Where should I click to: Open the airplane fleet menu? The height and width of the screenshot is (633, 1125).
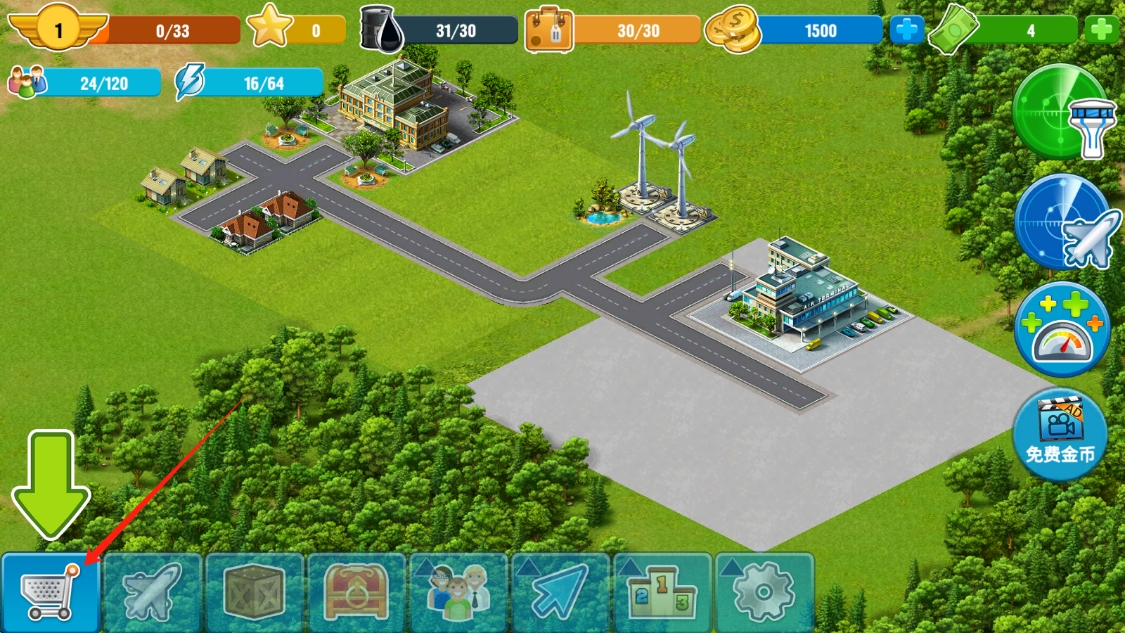pos(153,593)
